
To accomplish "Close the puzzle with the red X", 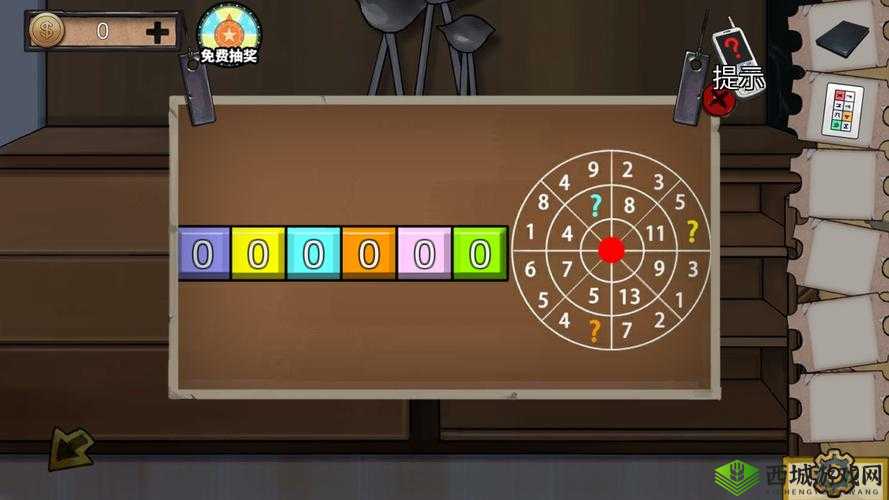I will [718, 100].
